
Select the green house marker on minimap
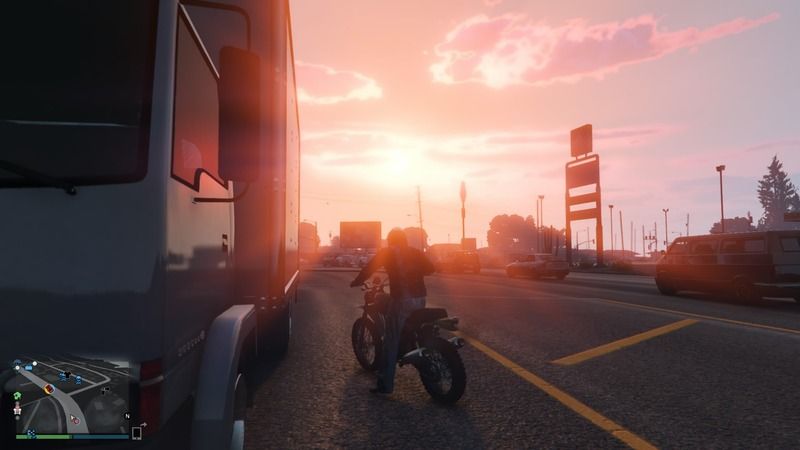pyautogui.click(x=17, y=396)
